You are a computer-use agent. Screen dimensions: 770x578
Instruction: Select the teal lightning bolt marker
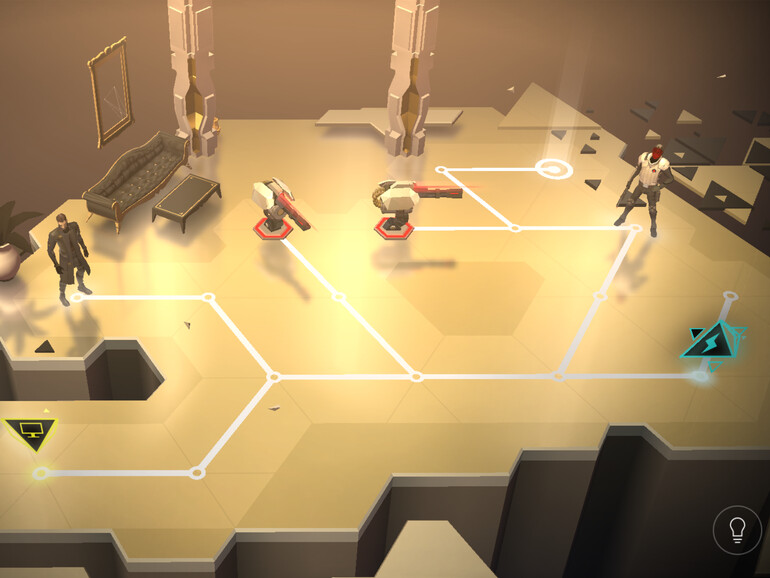pyautogui.click(x=713, y=343)
